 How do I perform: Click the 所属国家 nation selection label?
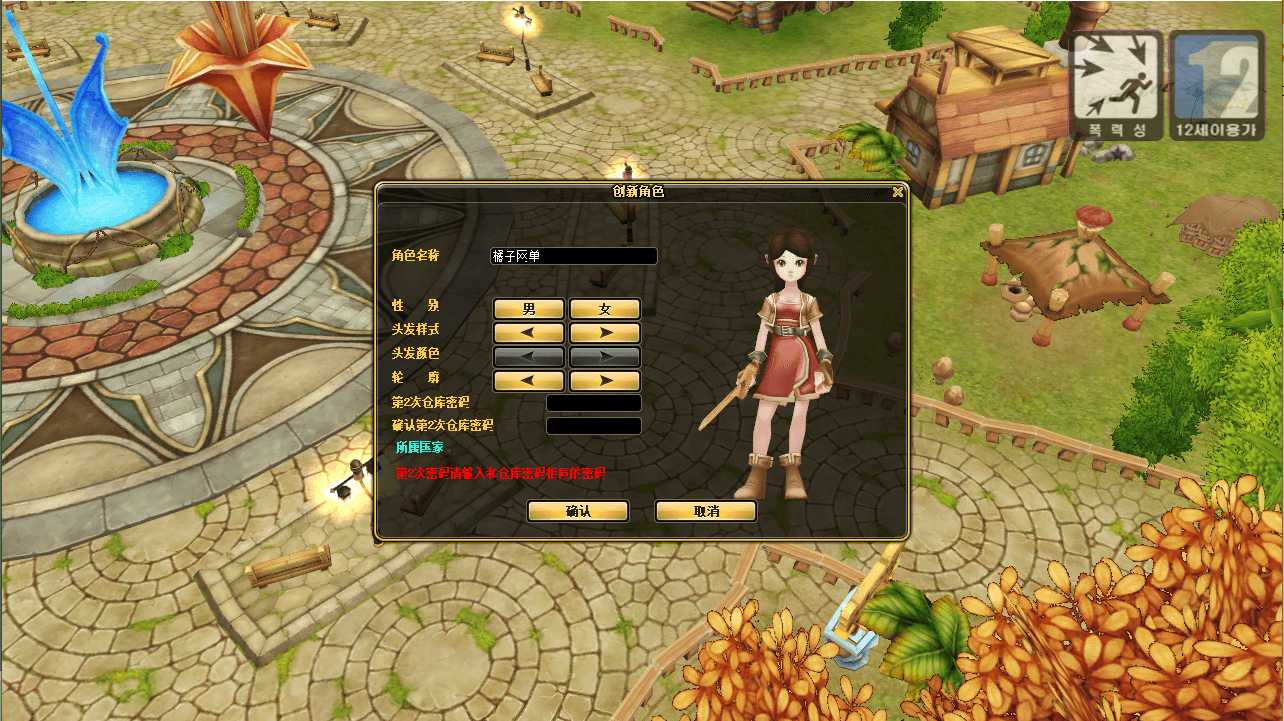click(420, 449)
